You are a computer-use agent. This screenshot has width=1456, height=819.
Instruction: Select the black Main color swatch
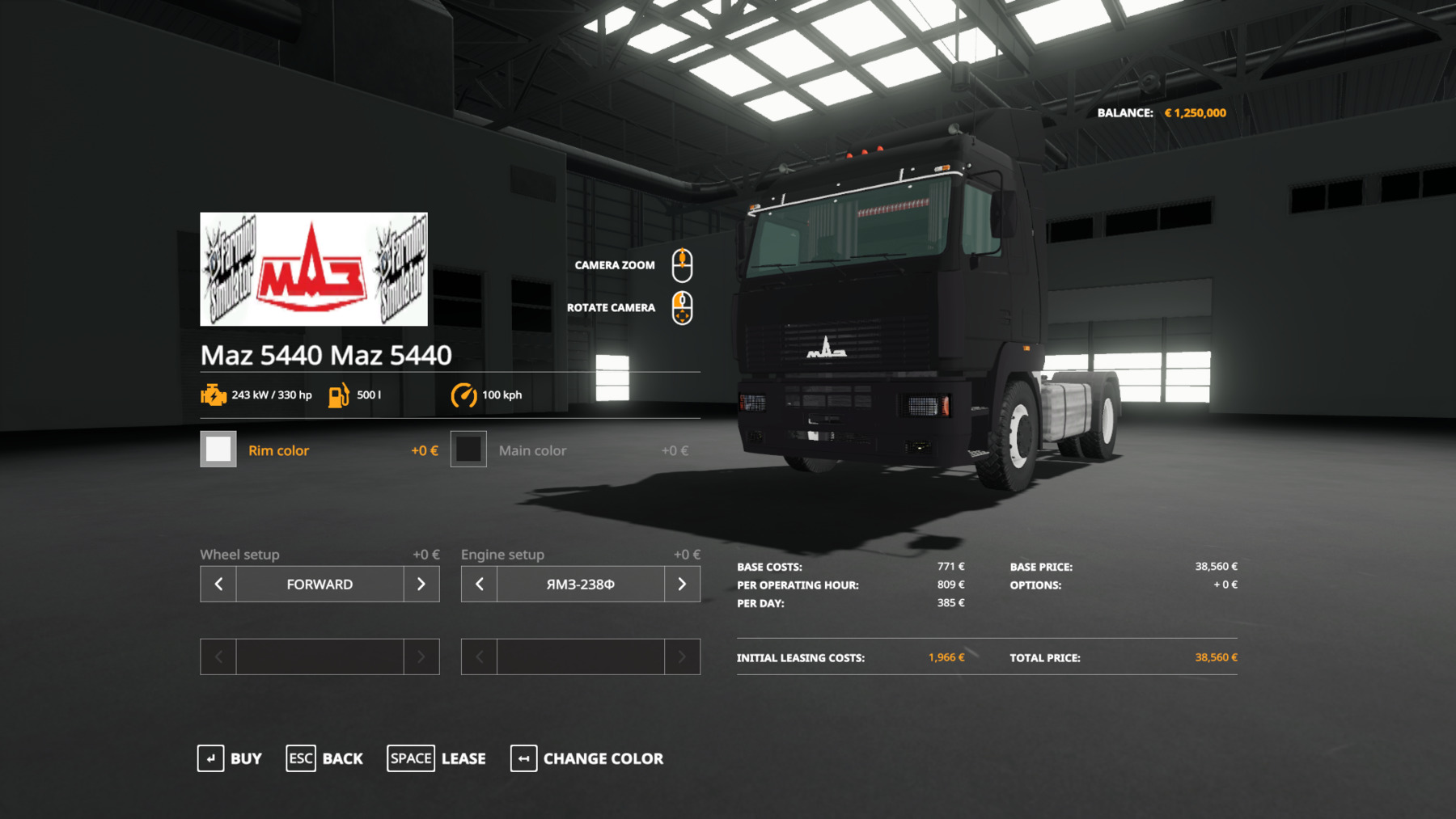pos(468,450)
